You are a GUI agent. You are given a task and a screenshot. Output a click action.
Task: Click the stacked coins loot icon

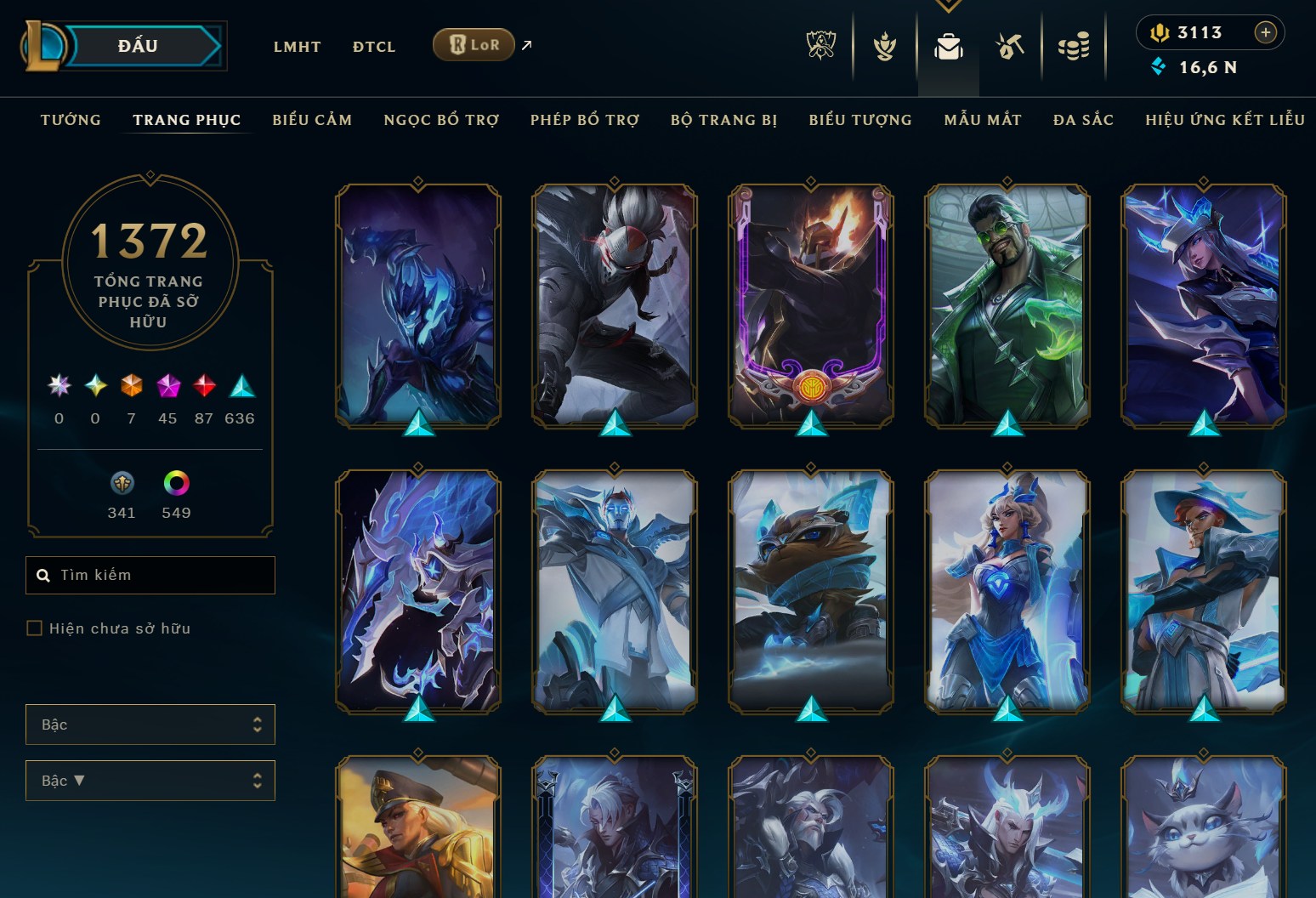click(x=1074, y=47)
